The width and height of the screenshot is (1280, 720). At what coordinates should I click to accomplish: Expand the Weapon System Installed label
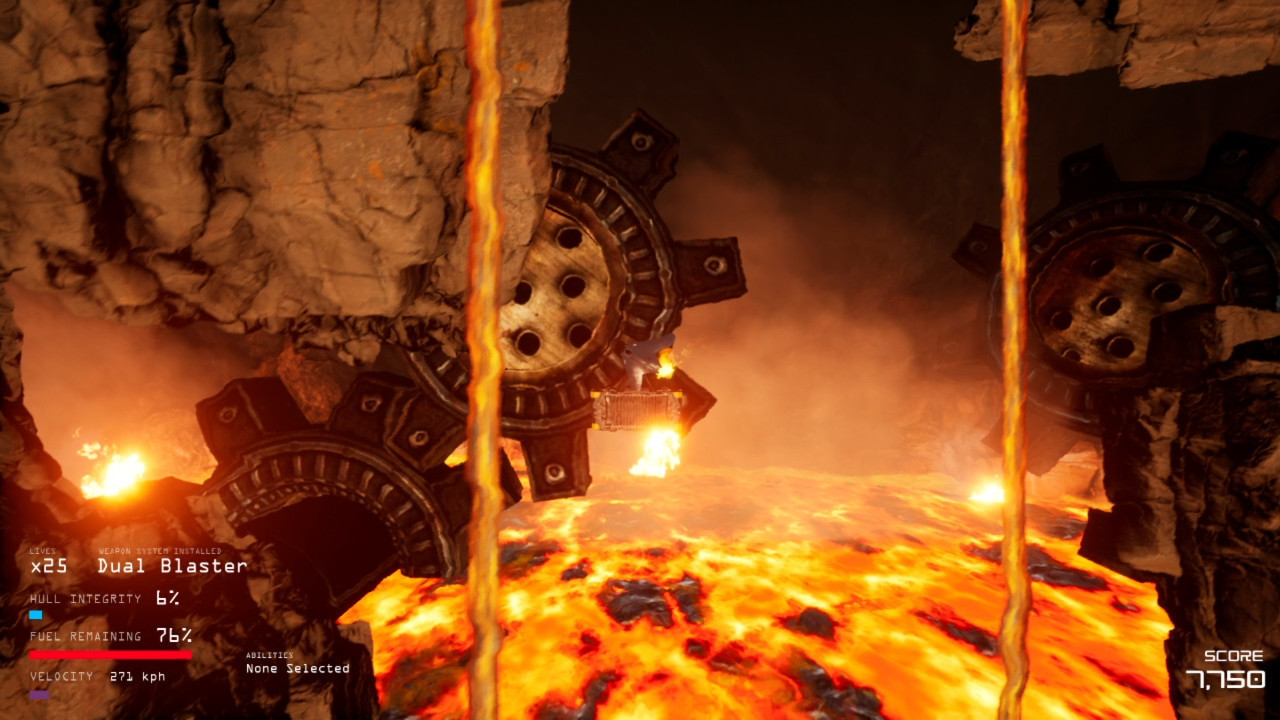pos(162,549)
